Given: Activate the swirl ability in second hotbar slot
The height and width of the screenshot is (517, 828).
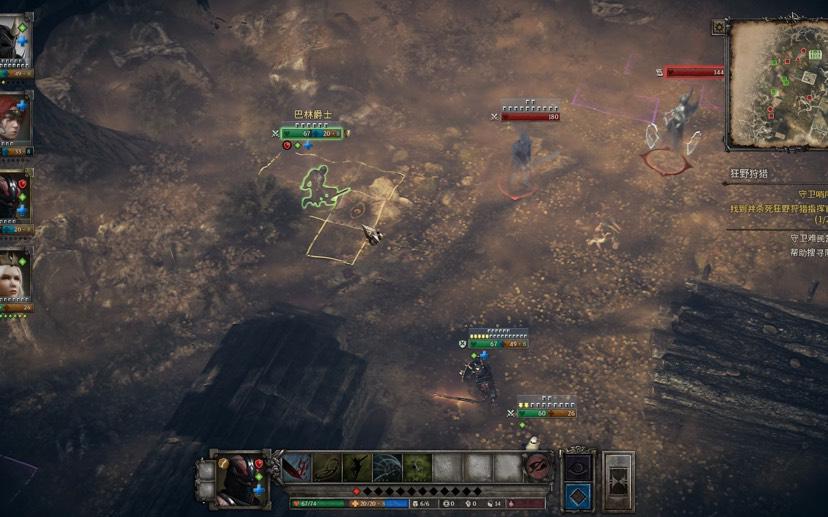Looking at the screenshot, I should click(x=327, y=468).
